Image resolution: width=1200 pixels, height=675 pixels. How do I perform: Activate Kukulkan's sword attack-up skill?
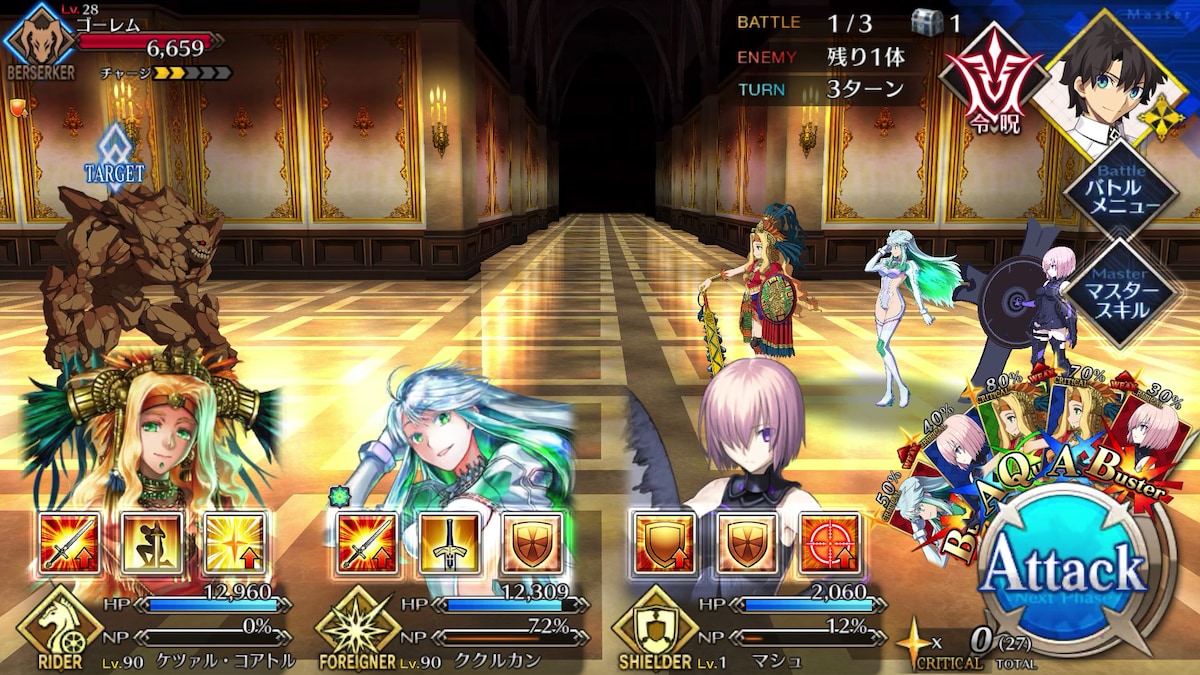pos(366,545)
